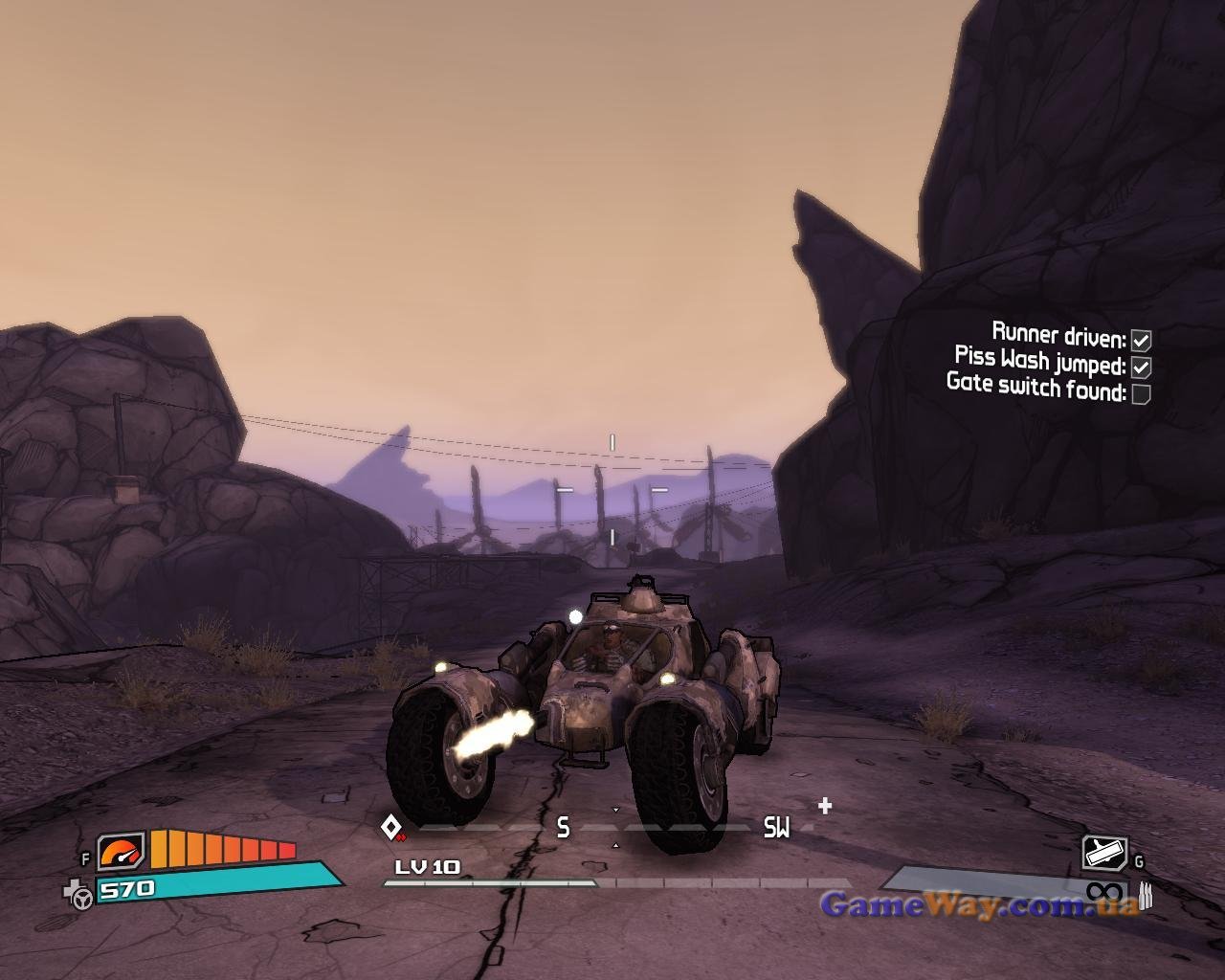
Task: Click the vehicle boost gauge icon
Action: pos(122,851)
